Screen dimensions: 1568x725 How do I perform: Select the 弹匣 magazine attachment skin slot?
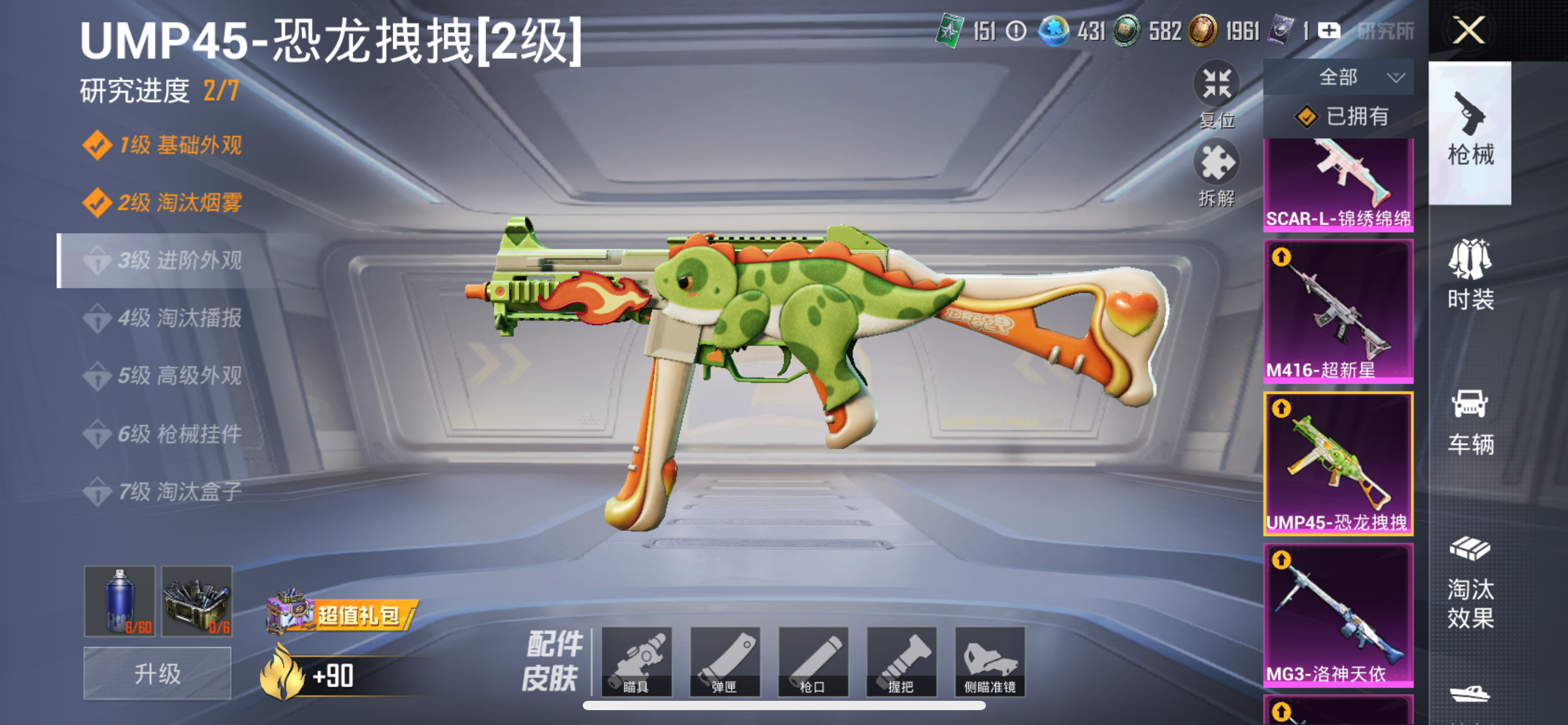[x=725, y=661]
